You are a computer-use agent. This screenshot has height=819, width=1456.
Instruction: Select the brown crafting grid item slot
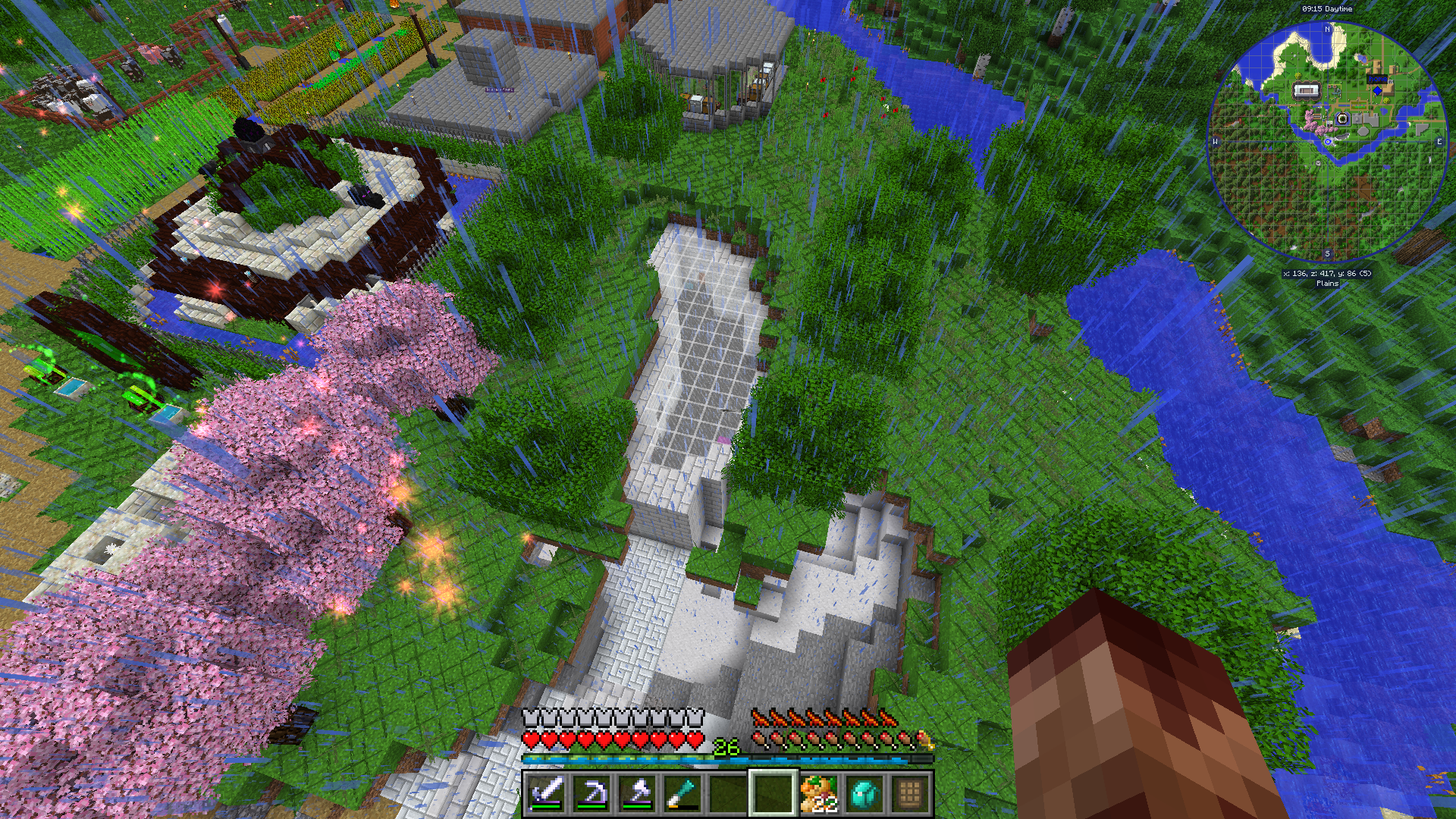909,793
